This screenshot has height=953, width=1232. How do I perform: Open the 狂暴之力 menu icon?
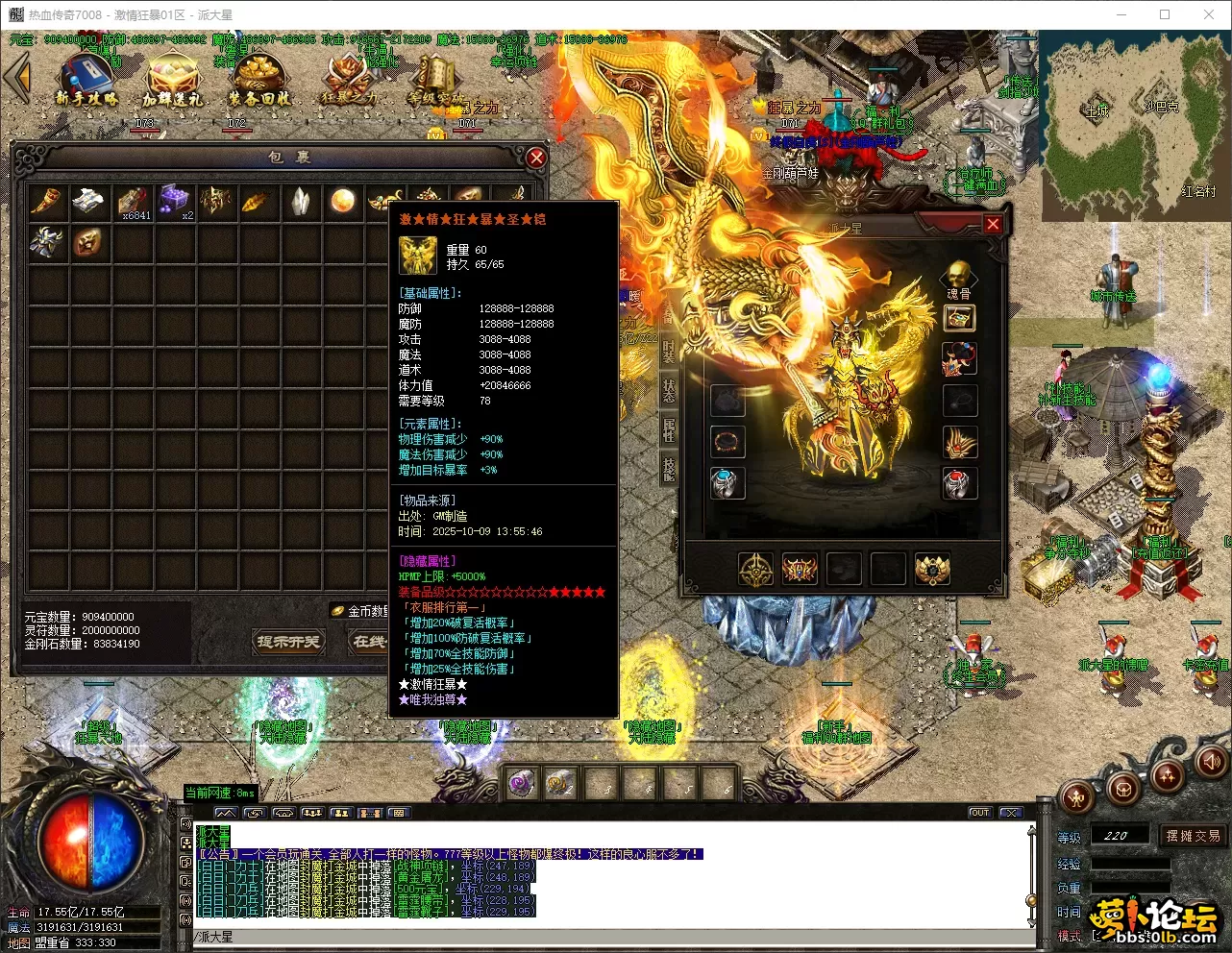[x=348, y=80]
